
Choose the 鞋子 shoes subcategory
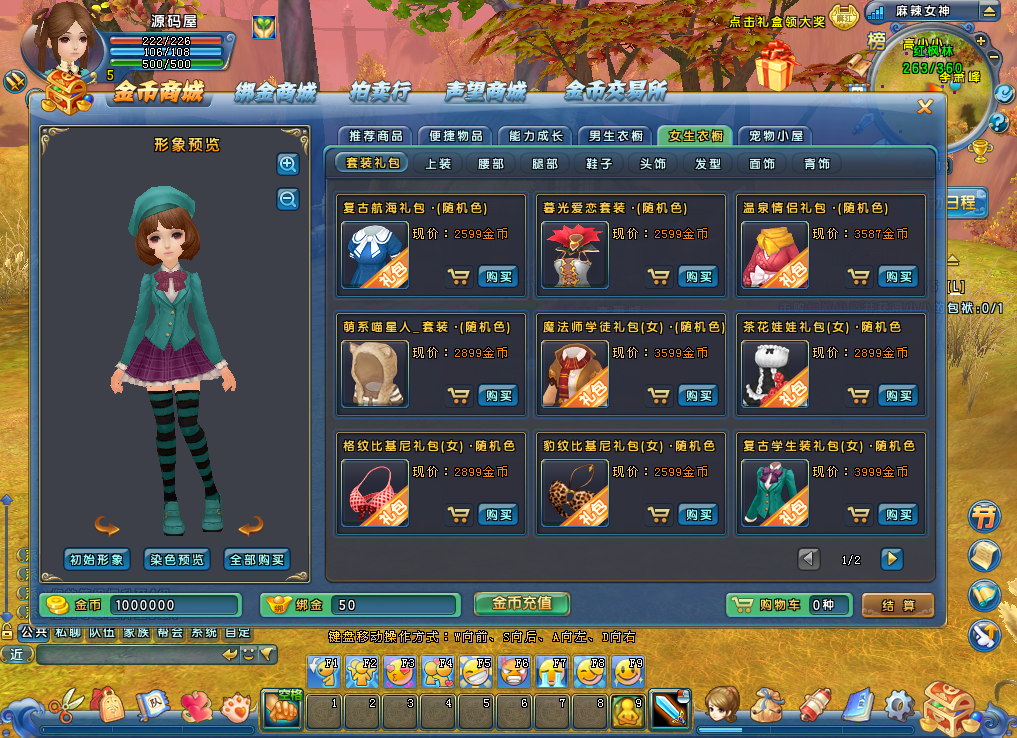point(599,163)
